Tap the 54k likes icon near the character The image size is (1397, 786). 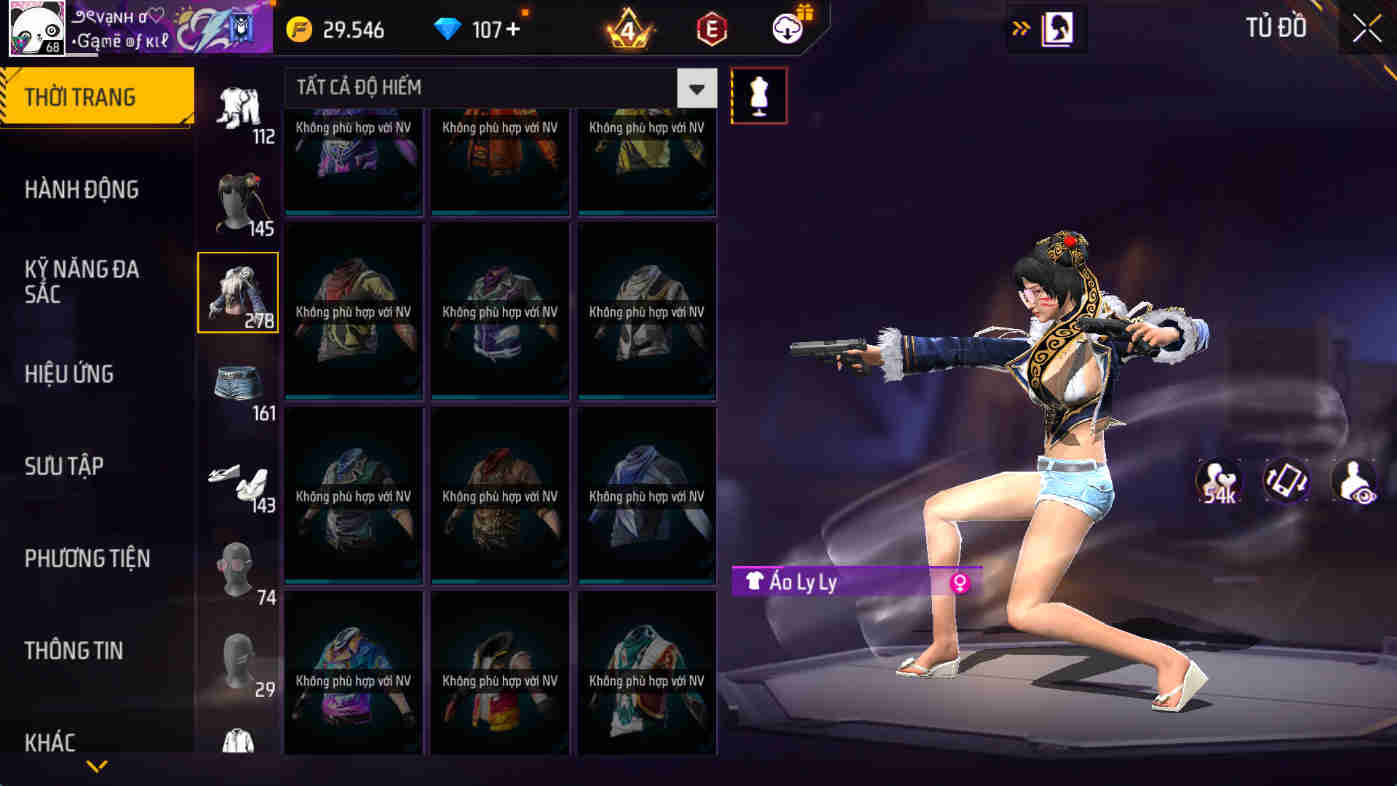click(1216, 481)
